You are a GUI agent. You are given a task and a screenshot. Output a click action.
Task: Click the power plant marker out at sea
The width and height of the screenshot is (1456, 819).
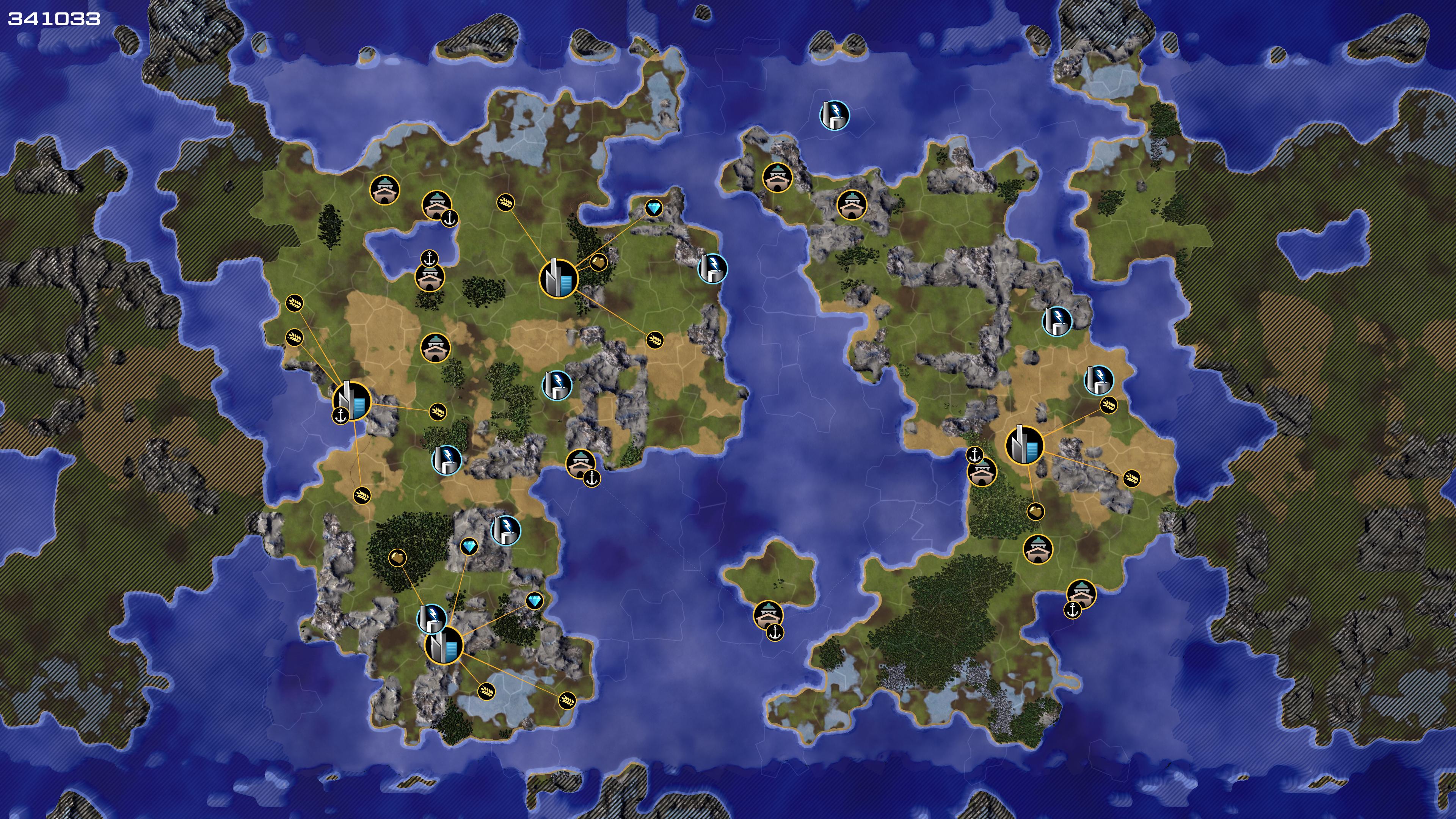pyautogui.click(x=834, y=115)
